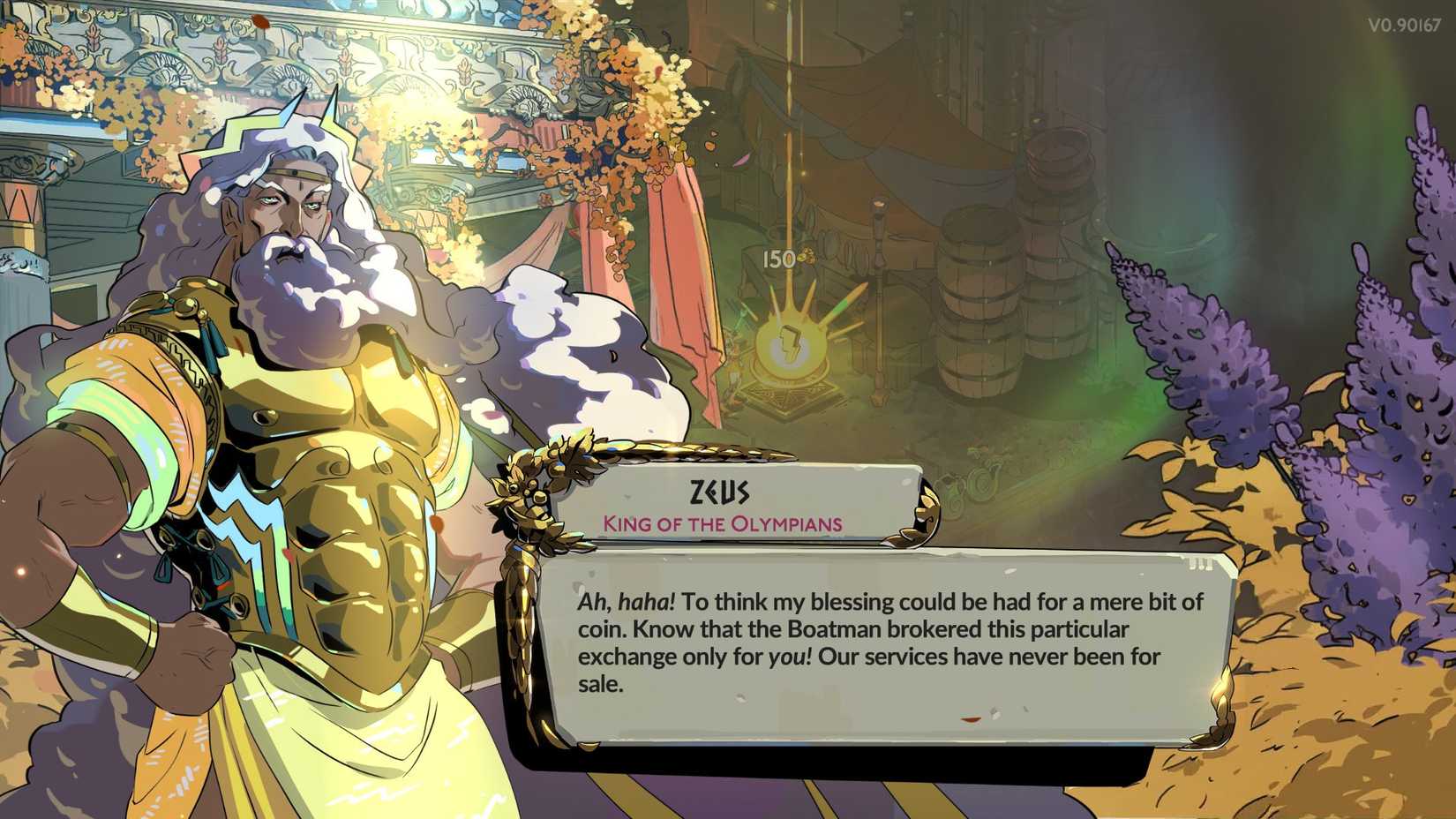The width and height of the screenshot is (1456, 819).
Task: Click the gold coin icon beside 150
Action: pos(806,255)
